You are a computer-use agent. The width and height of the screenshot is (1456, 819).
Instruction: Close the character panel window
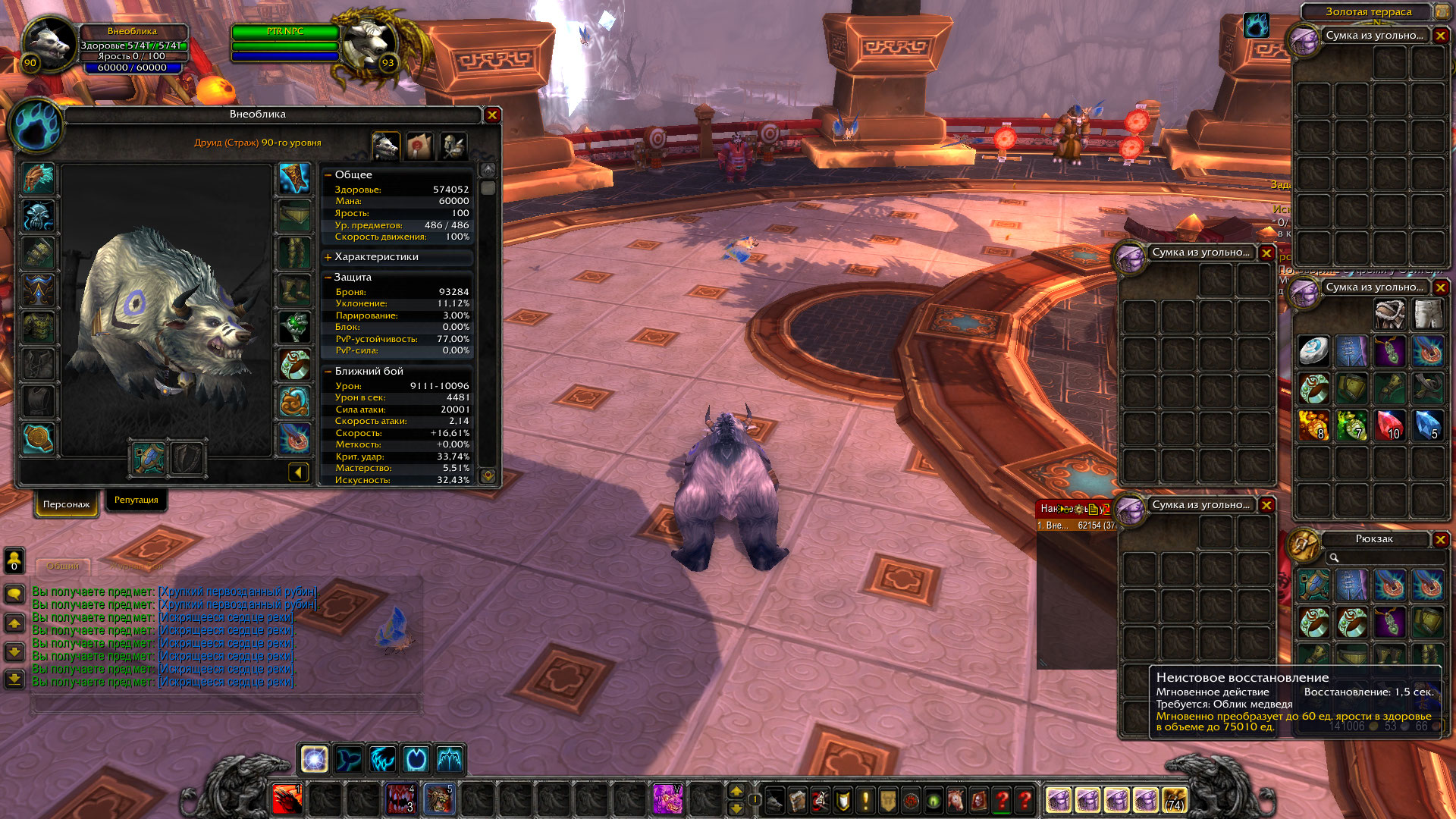[492, 115]
